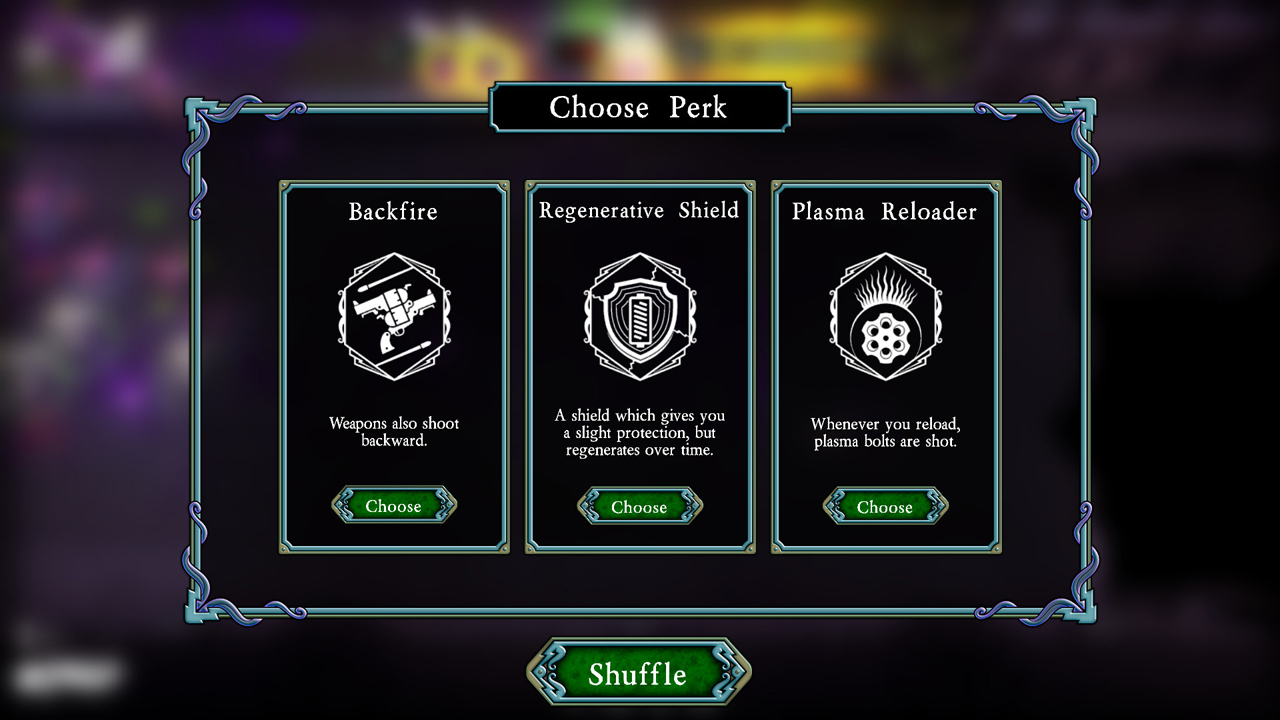The height and width of the screenshot is (720, 1280).
Task: Choose the Regenerative Shield perk
Action: [x=639, y=507]
